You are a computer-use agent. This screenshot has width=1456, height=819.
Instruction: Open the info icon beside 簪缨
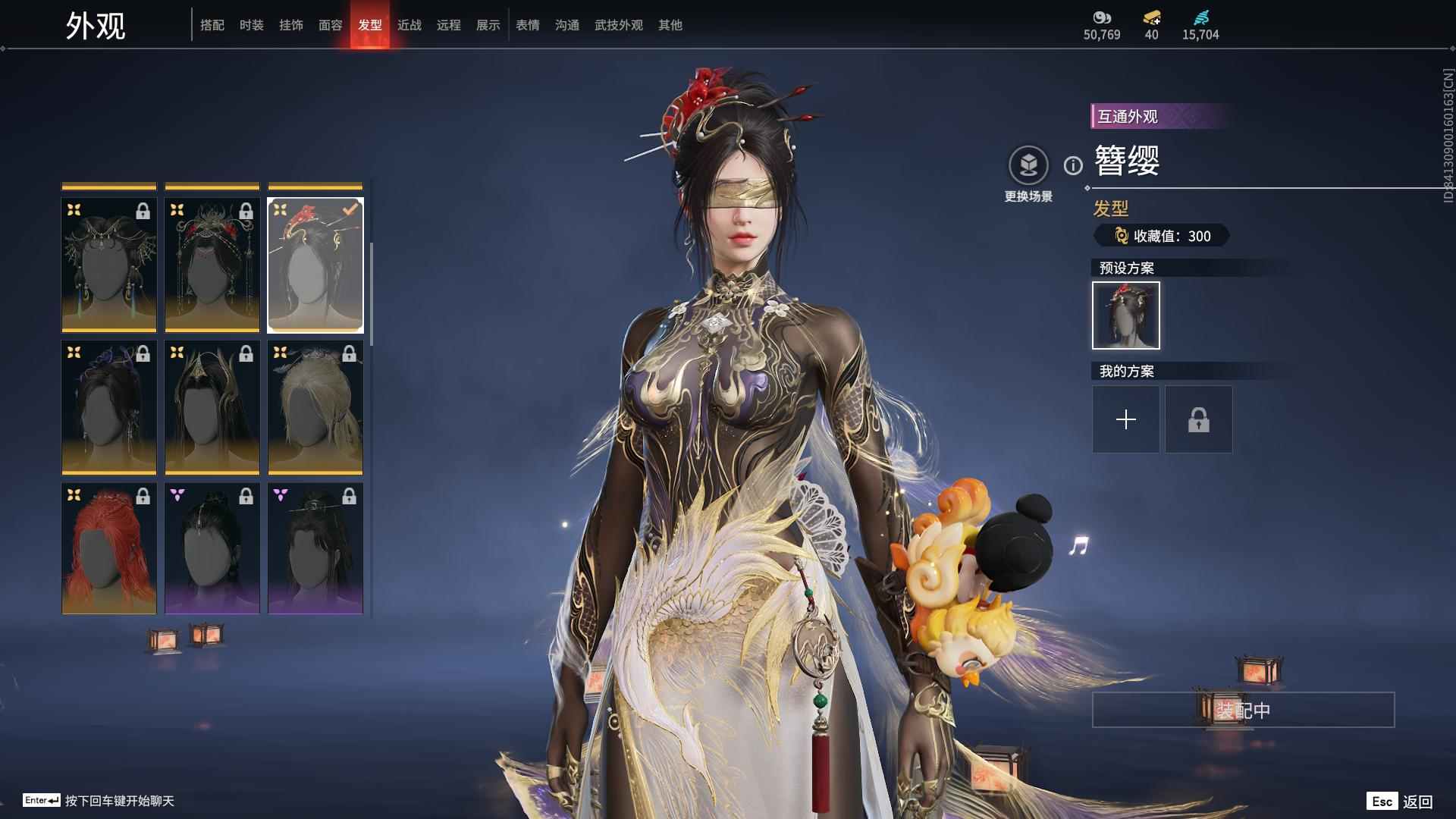[x=1072, y=165]
